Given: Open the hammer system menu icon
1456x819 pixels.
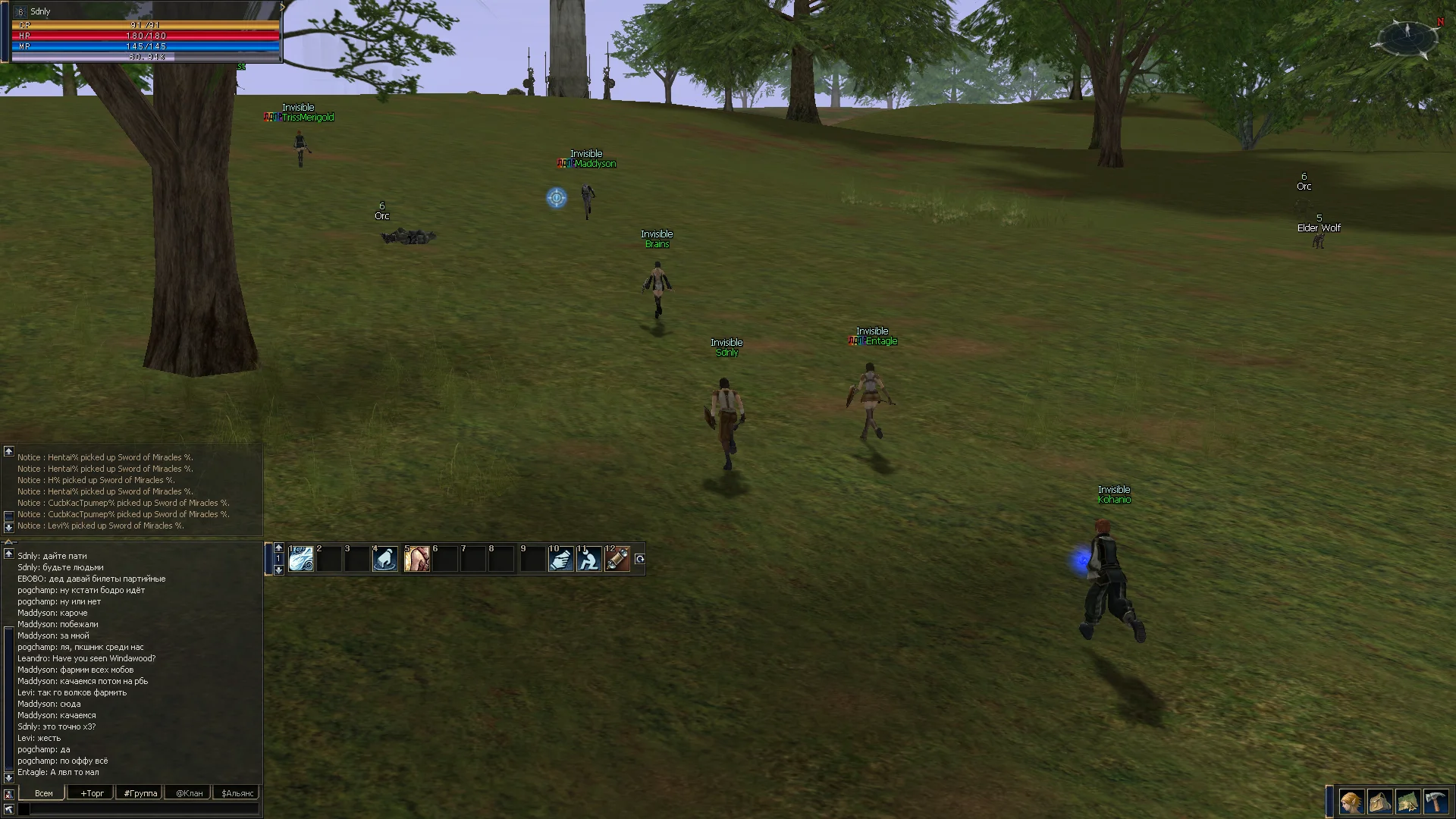Looking at the screenshot, I should tap(1436, 802).
